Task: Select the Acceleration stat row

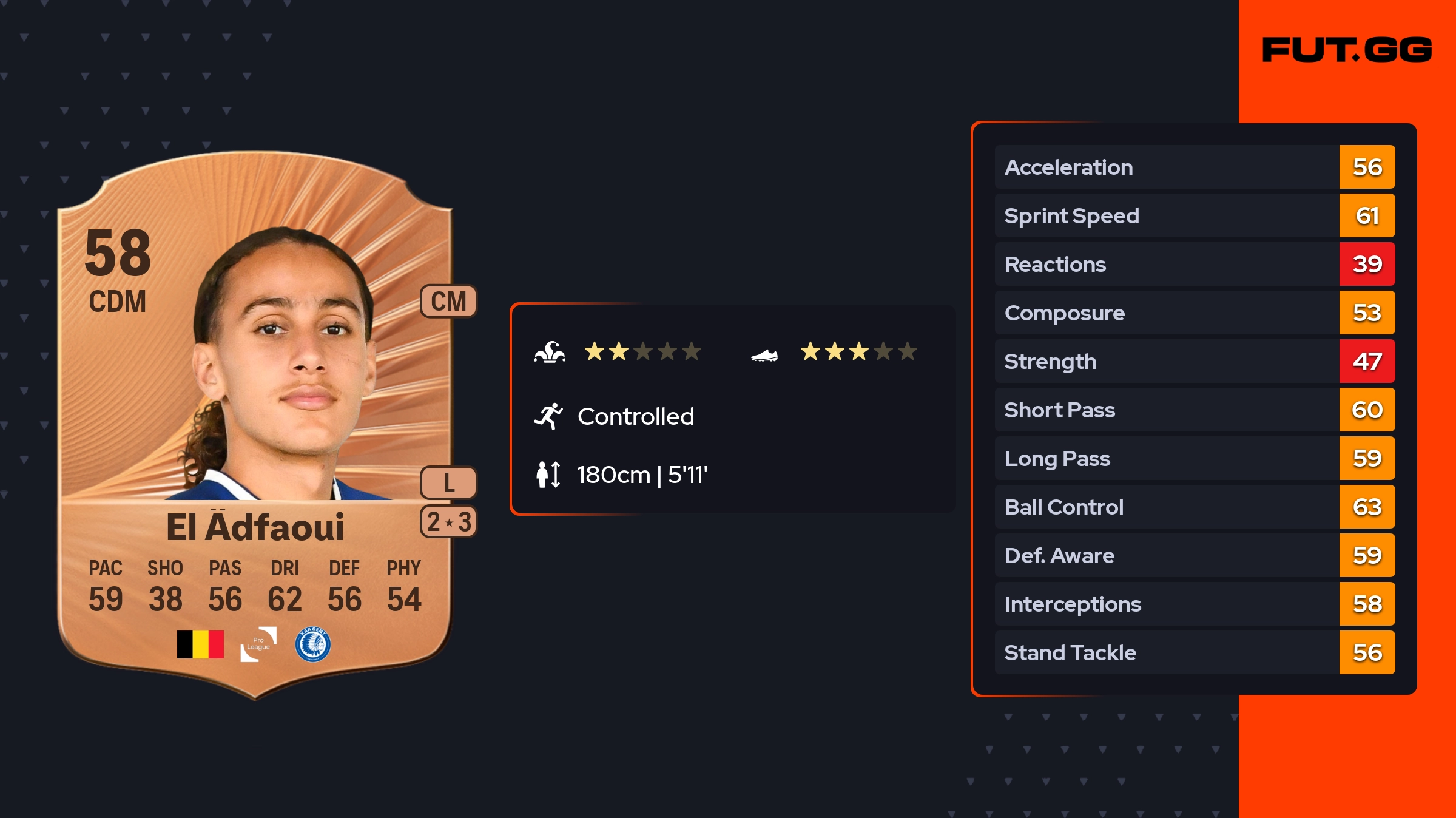Action: coord(1194,167)
